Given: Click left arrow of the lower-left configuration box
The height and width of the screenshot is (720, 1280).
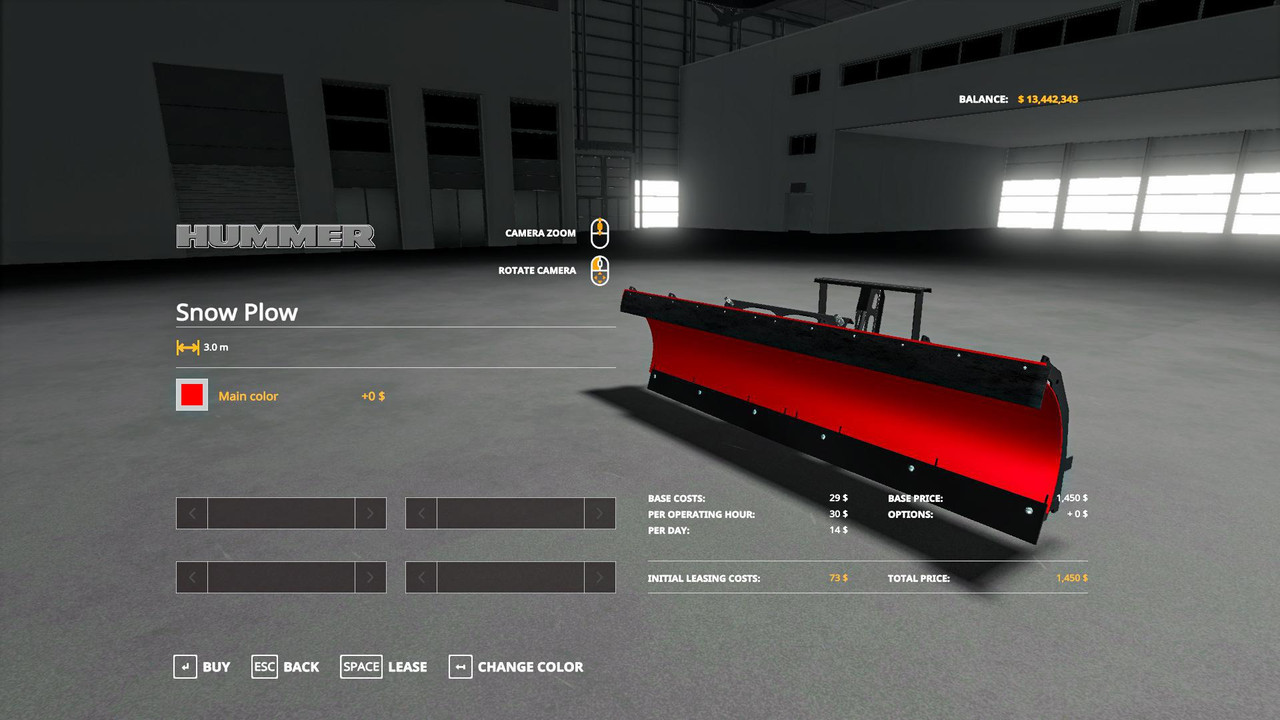Looking at the screenshot, I should [x=190, y=577].
